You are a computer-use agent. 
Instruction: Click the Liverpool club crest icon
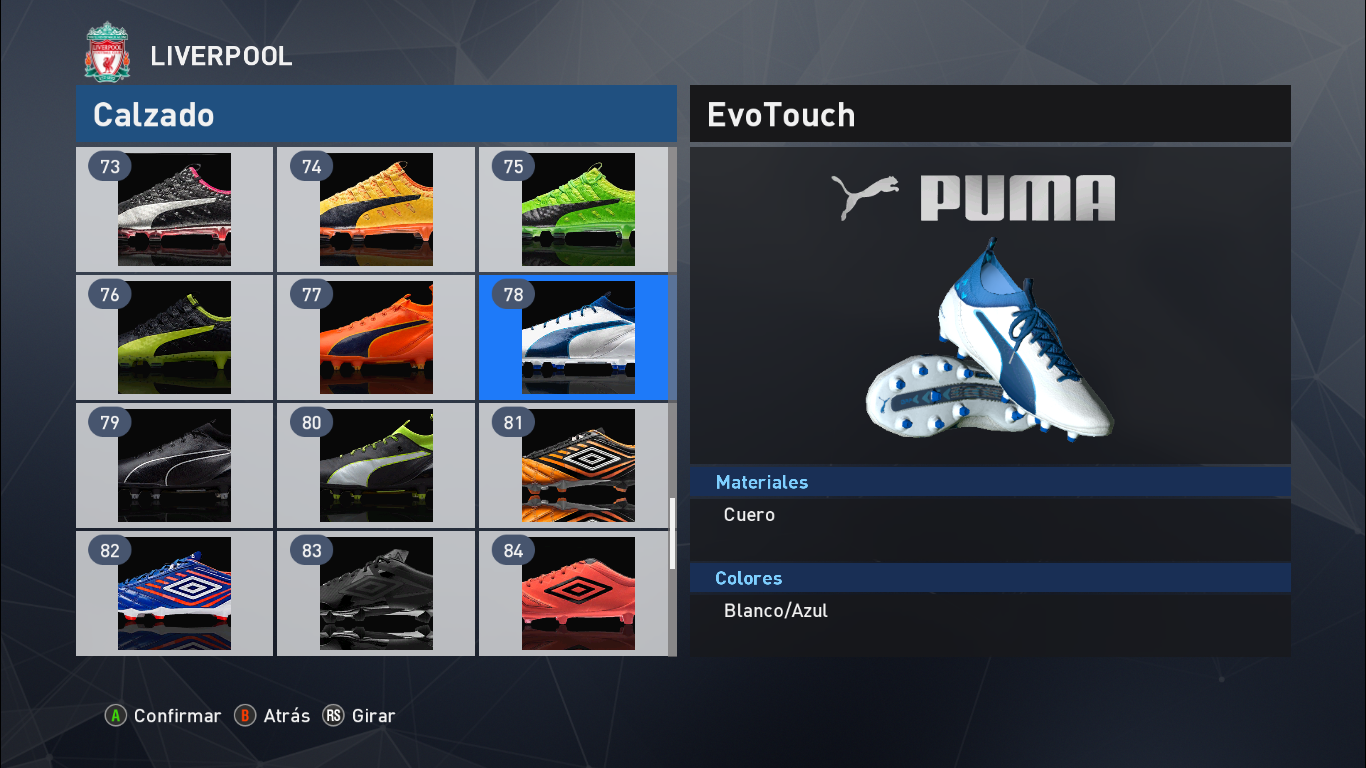point(104,48)
